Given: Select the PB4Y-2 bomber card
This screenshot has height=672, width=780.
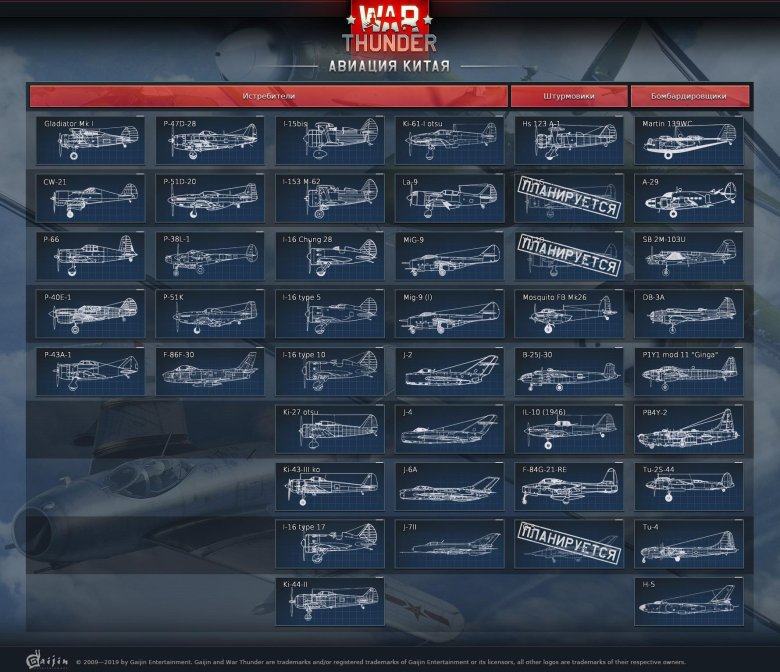Looking at the screenshot, I should tap(689, 428).
